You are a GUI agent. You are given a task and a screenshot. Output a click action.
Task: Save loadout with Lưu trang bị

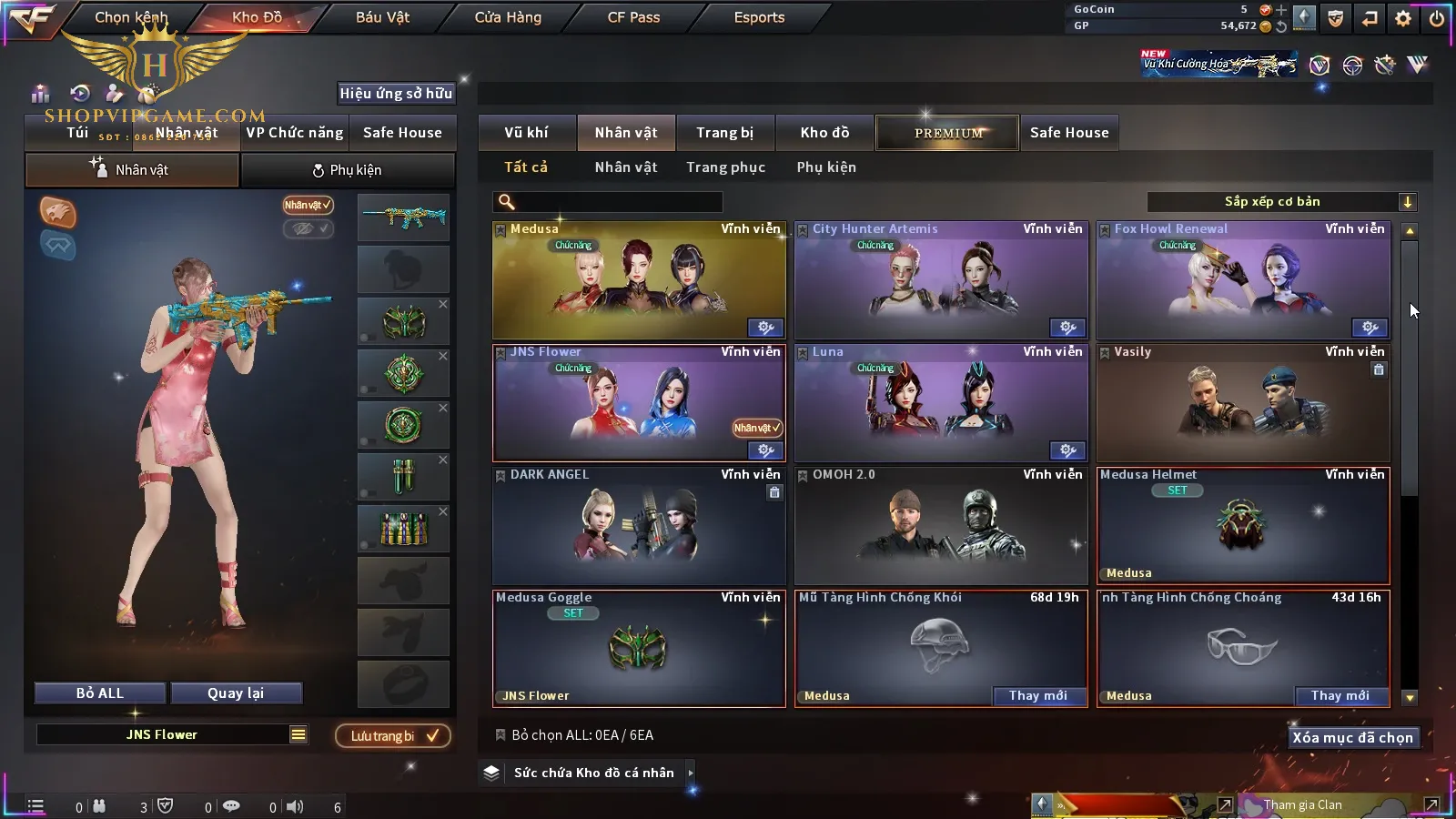point(393,736)
